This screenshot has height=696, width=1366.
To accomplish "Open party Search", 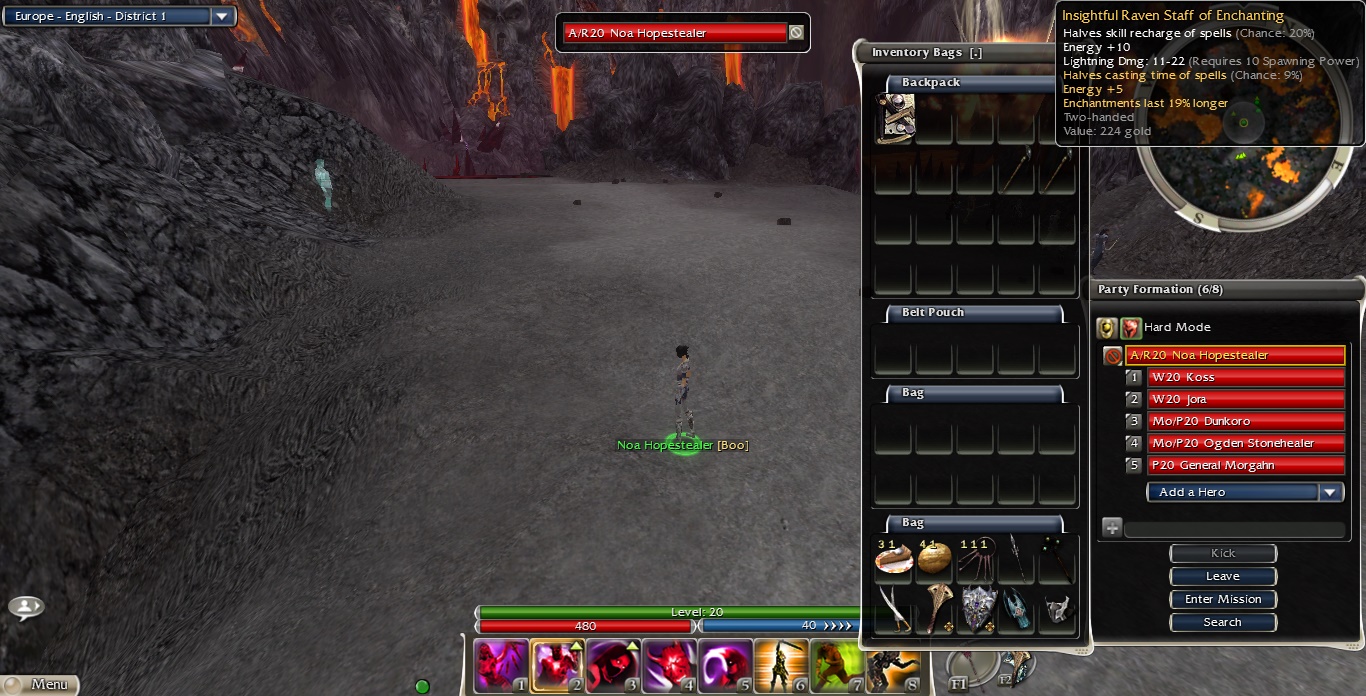I will click(1223, 622).
